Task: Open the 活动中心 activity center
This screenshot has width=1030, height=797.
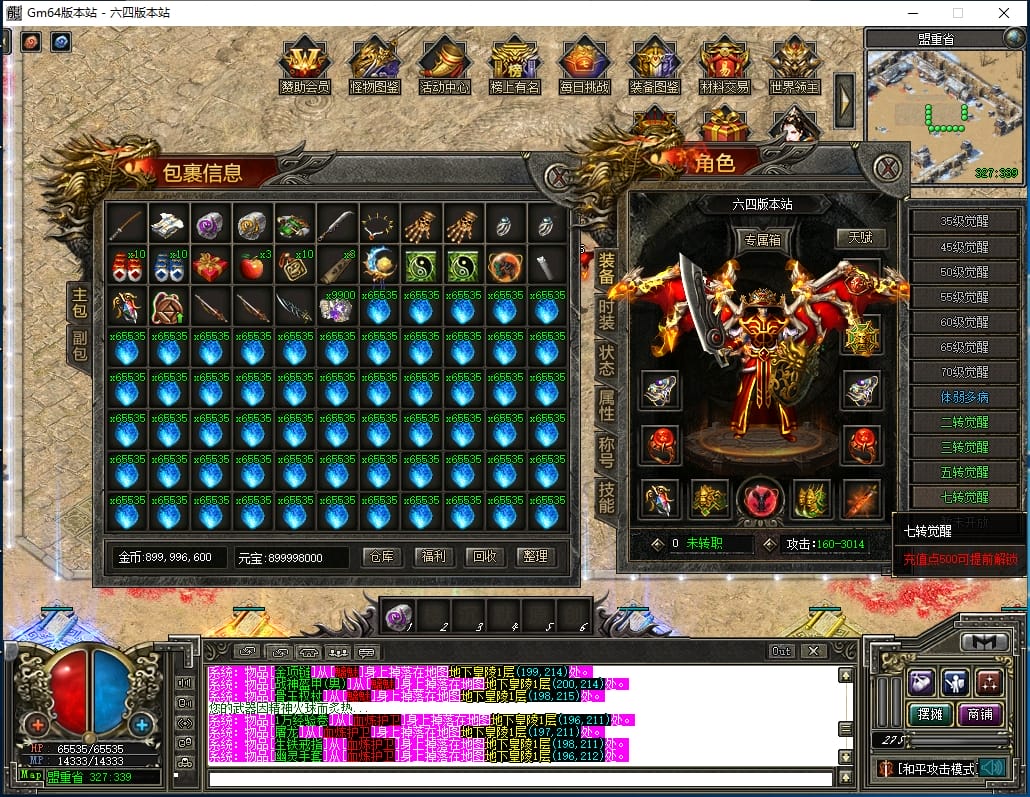Action: coord(445,66)
